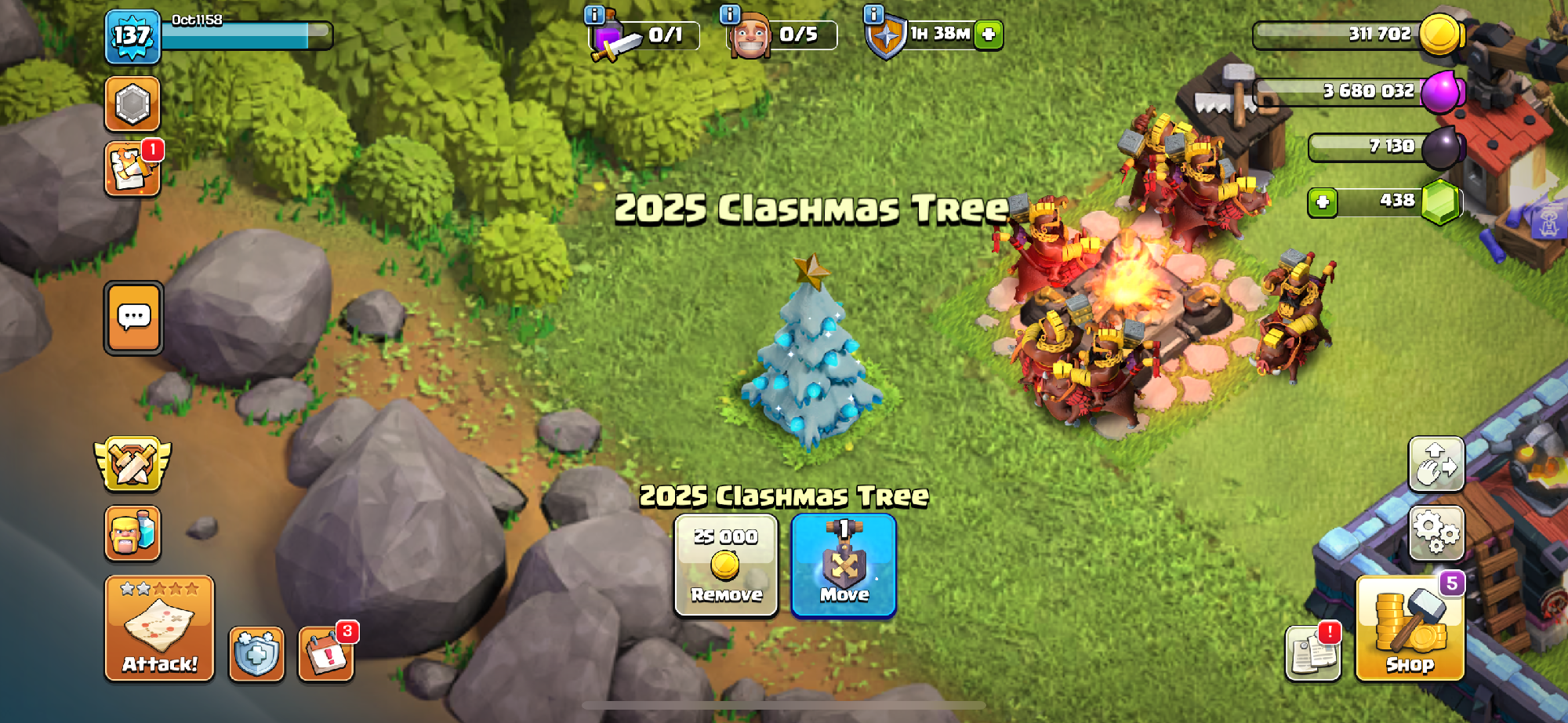Show shield info next to timer
Viewport: 1568px width, 723px height.
873,14
